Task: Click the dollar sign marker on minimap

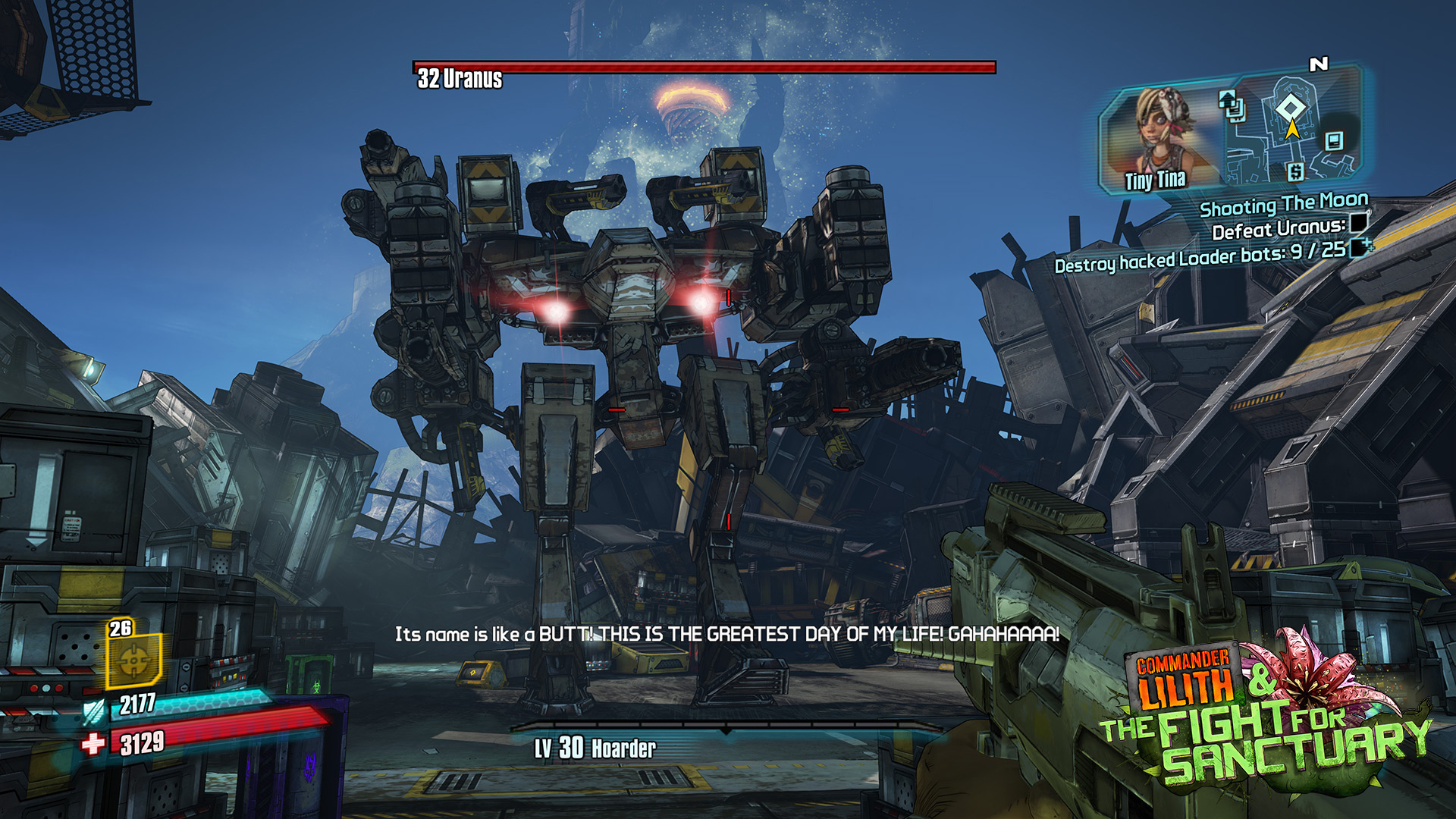Action: [x=1295, y=172]
